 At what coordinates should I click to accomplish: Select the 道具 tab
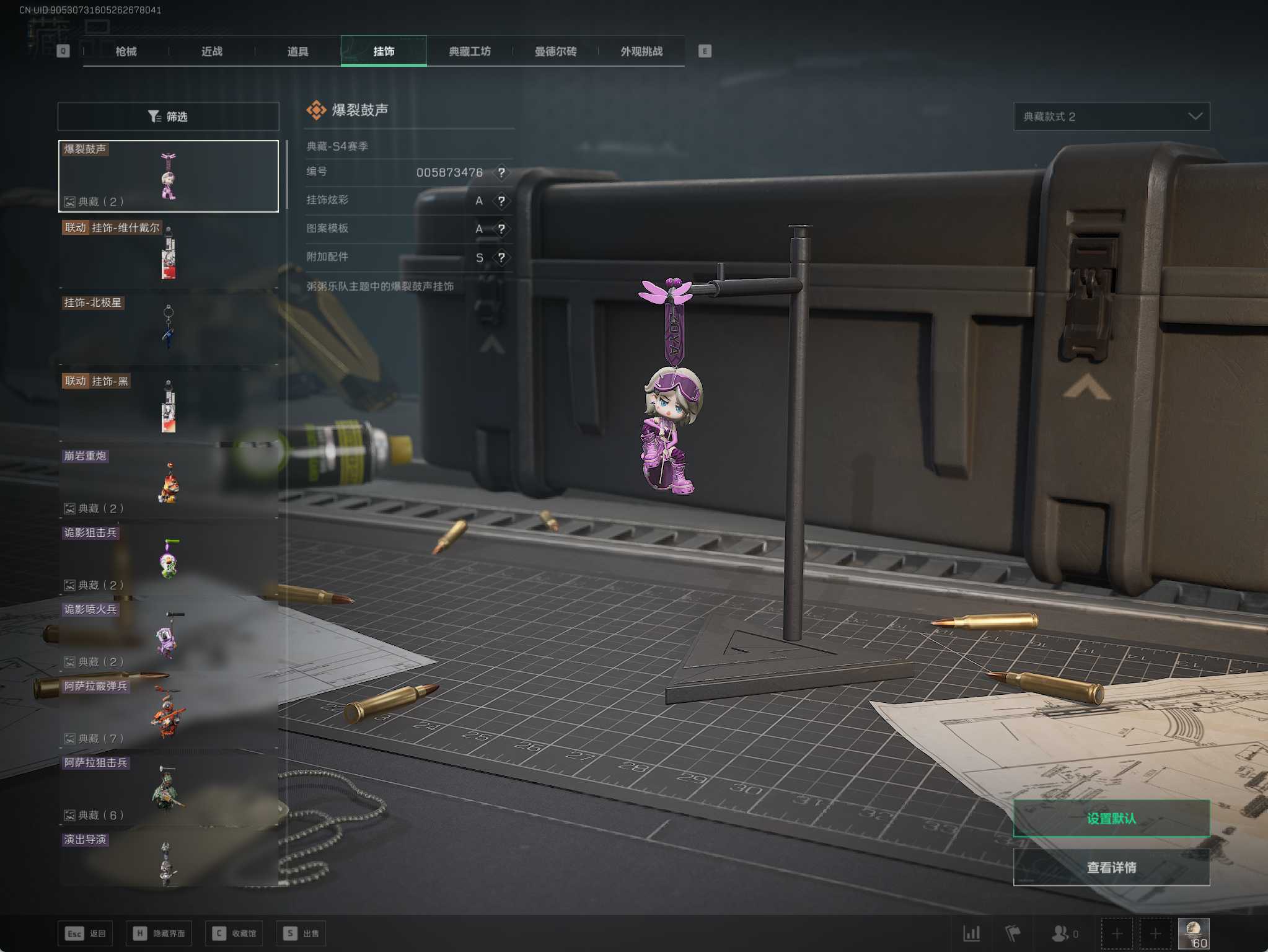297,51
